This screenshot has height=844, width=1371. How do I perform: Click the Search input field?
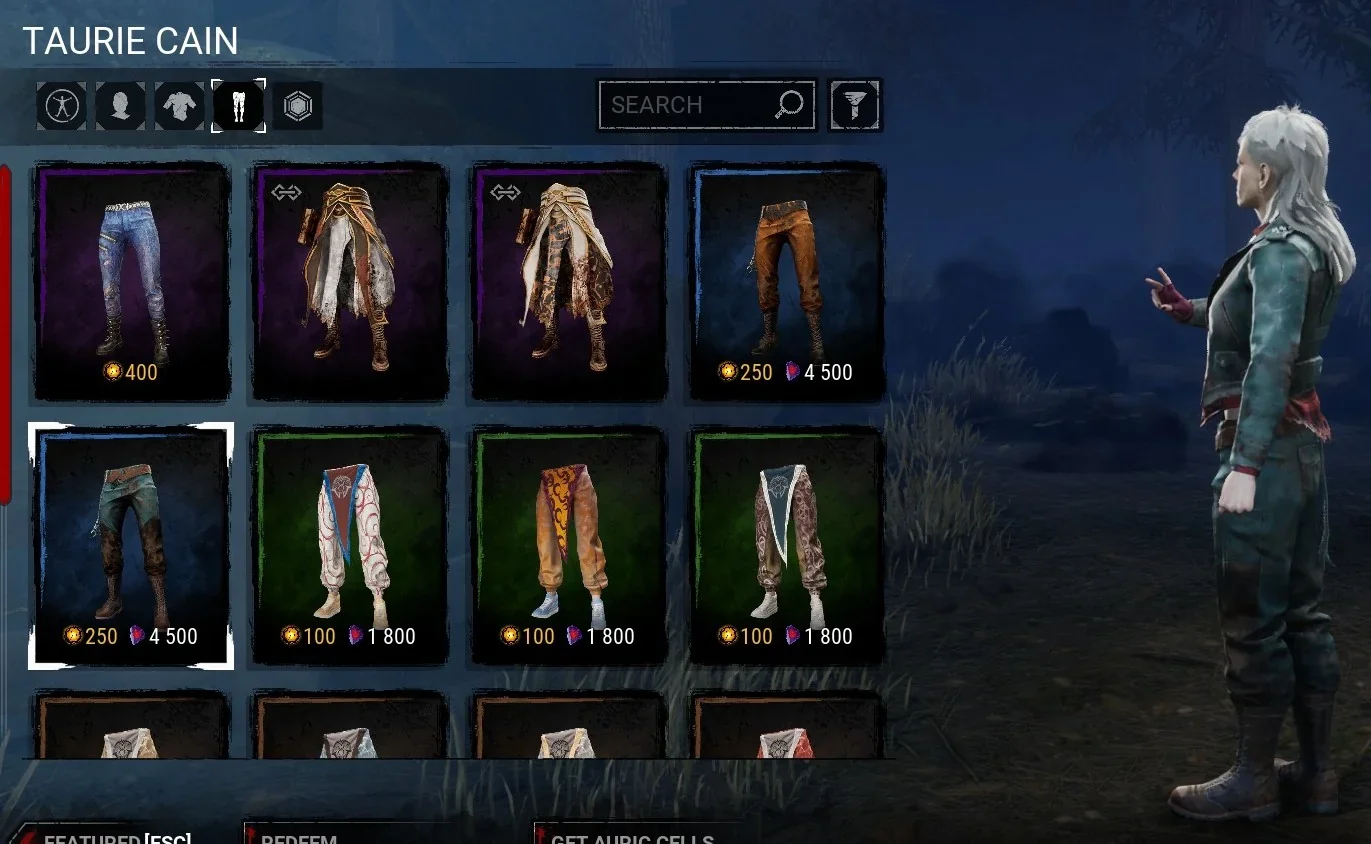click(690, 105)
